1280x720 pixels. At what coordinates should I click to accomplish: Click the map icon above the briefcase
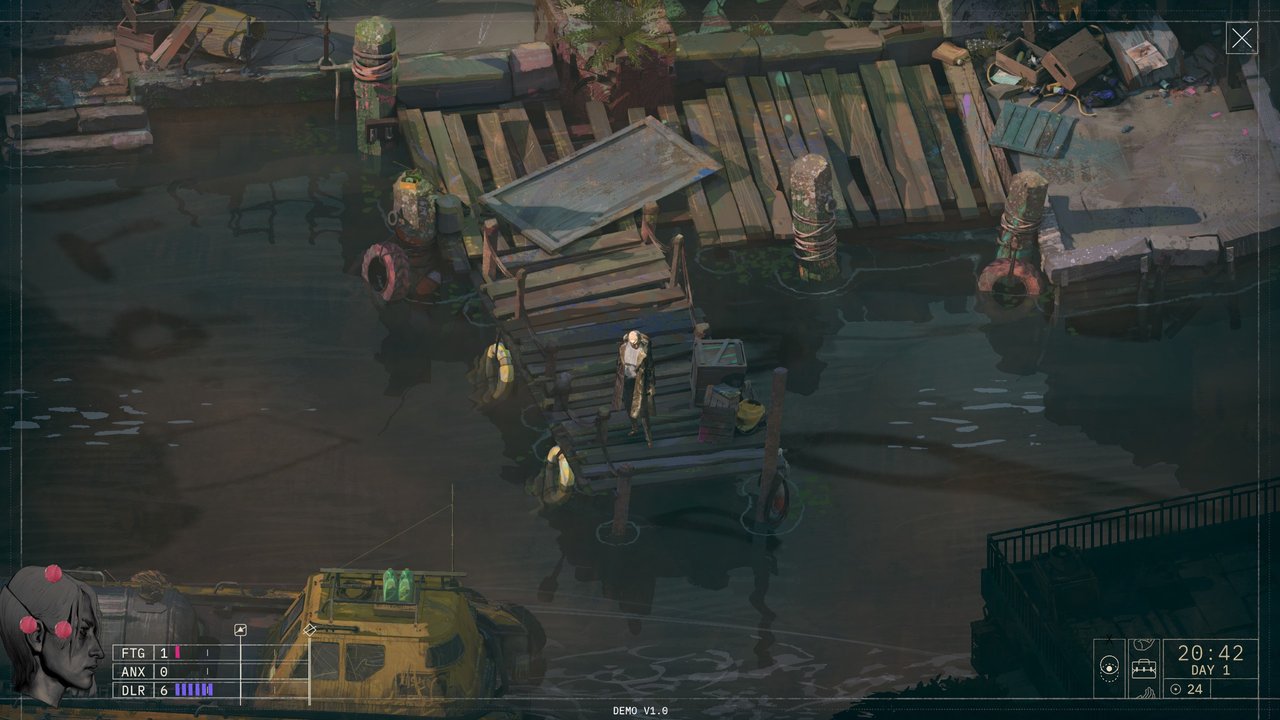tap(1143, 643)
